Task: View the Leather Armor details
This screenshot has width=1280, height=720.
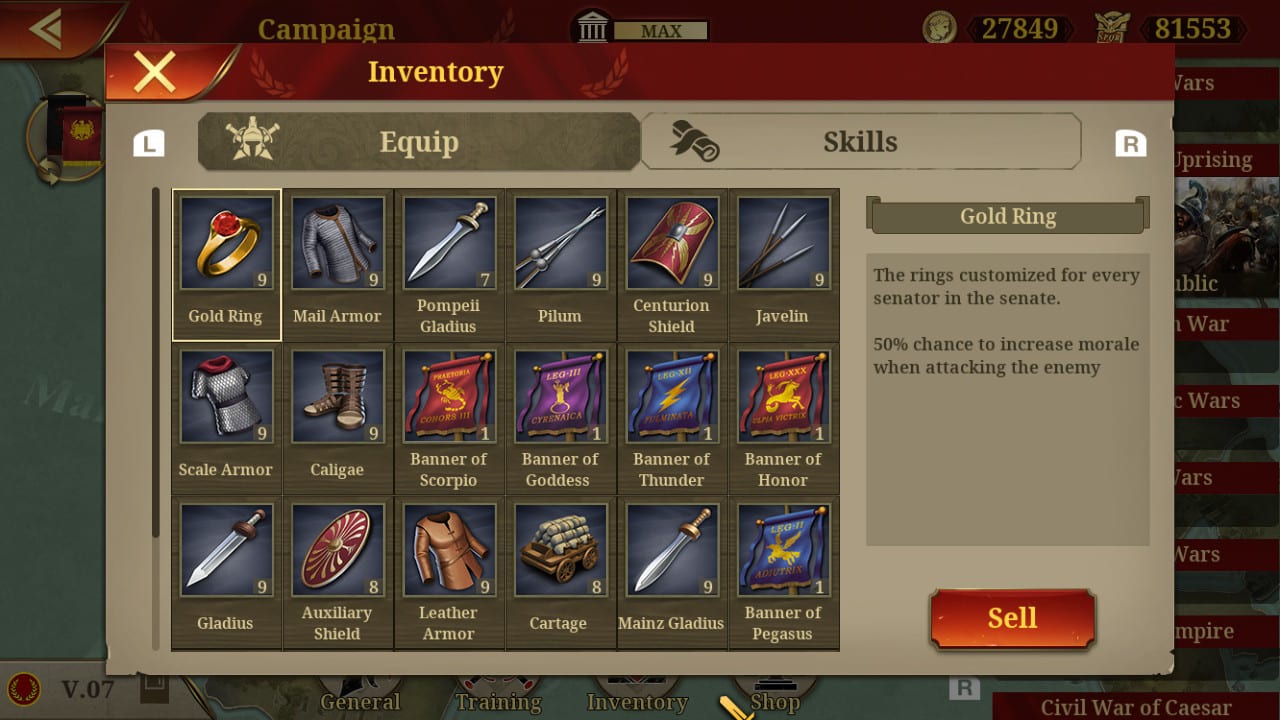Action: 449,551
